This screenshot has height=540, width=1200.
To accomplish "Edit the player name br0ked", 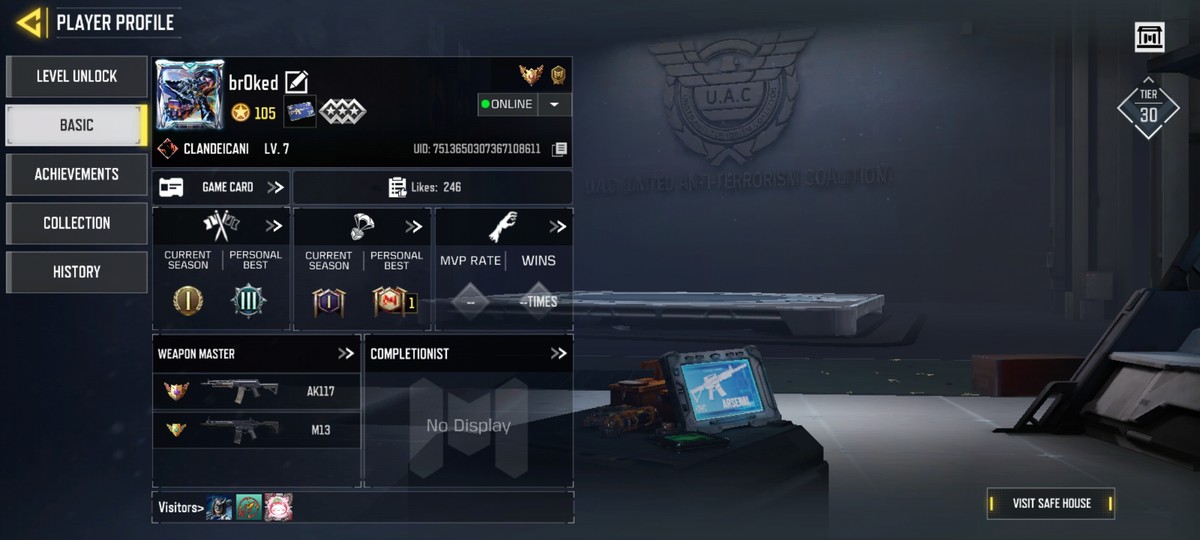I will coord(297,83).
